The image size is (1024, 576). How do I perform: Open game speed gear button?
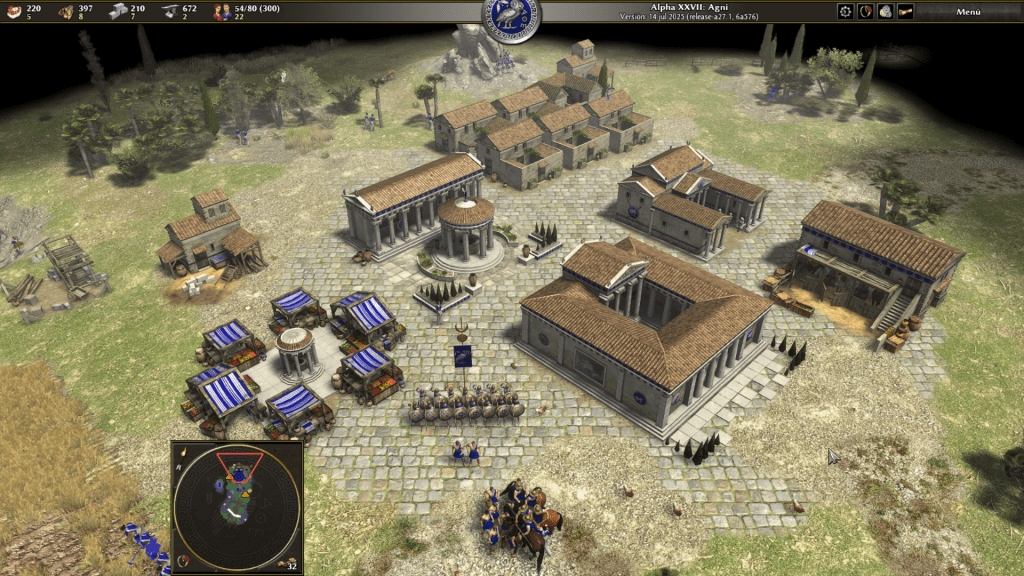tap(845, 12)
